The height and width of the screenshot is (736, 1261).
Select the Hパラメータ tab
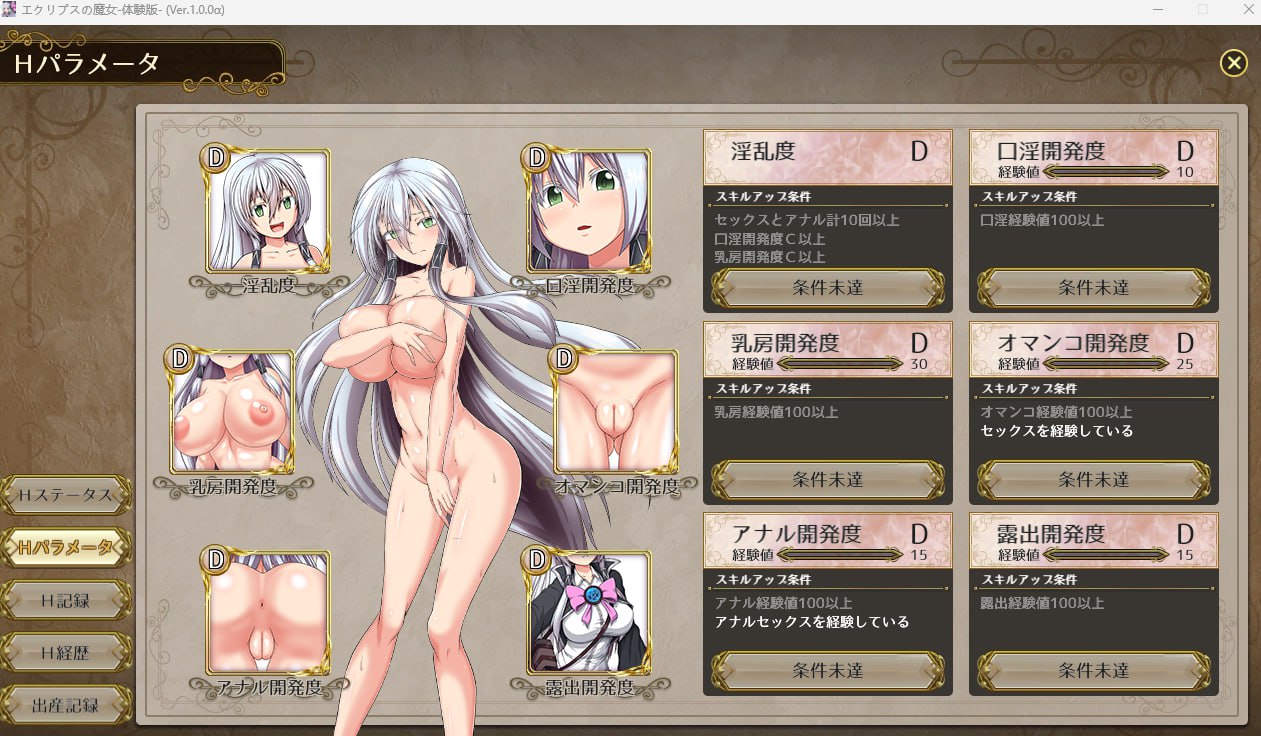66,547
